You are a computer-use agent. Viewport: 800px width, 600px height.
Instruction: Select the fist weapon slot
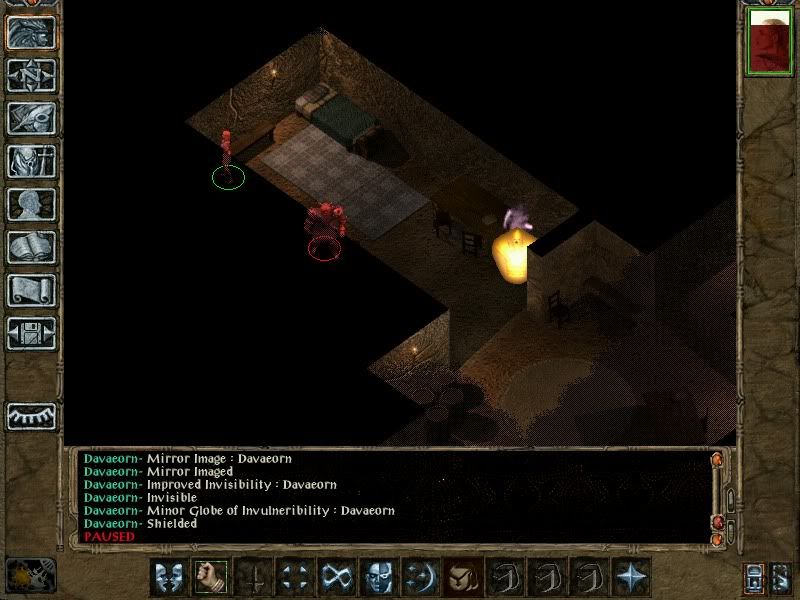point(210,577)
